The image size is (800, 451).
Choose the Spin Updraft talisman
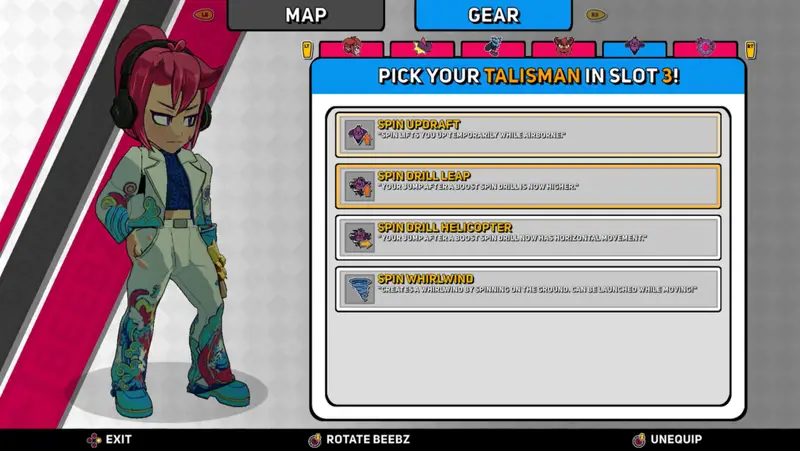pyautogui.click(x=528, y=135)
